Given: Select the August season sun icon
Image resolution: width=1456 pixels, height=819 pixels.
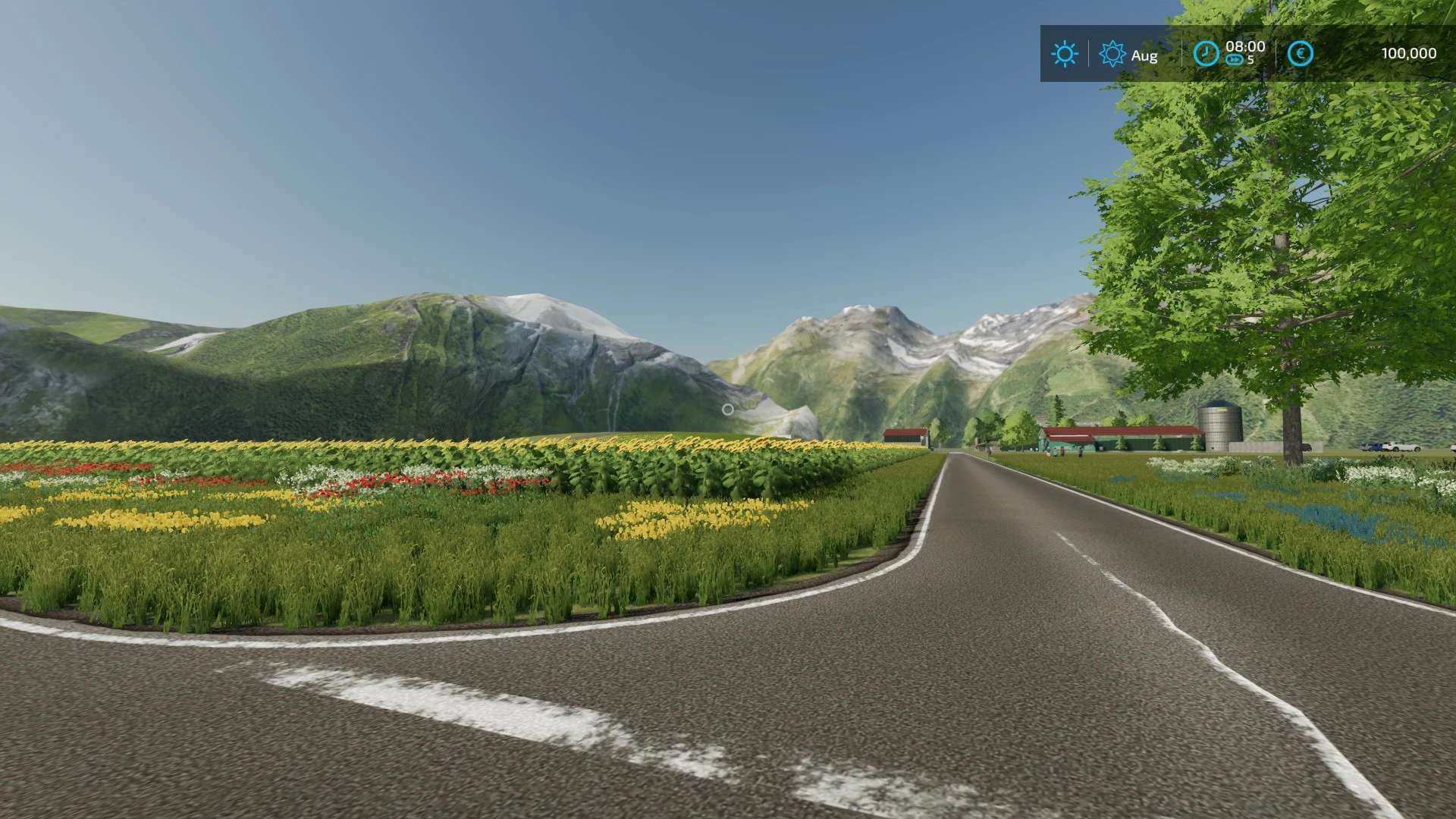Looking at the screenshot, I should 1112,55.
